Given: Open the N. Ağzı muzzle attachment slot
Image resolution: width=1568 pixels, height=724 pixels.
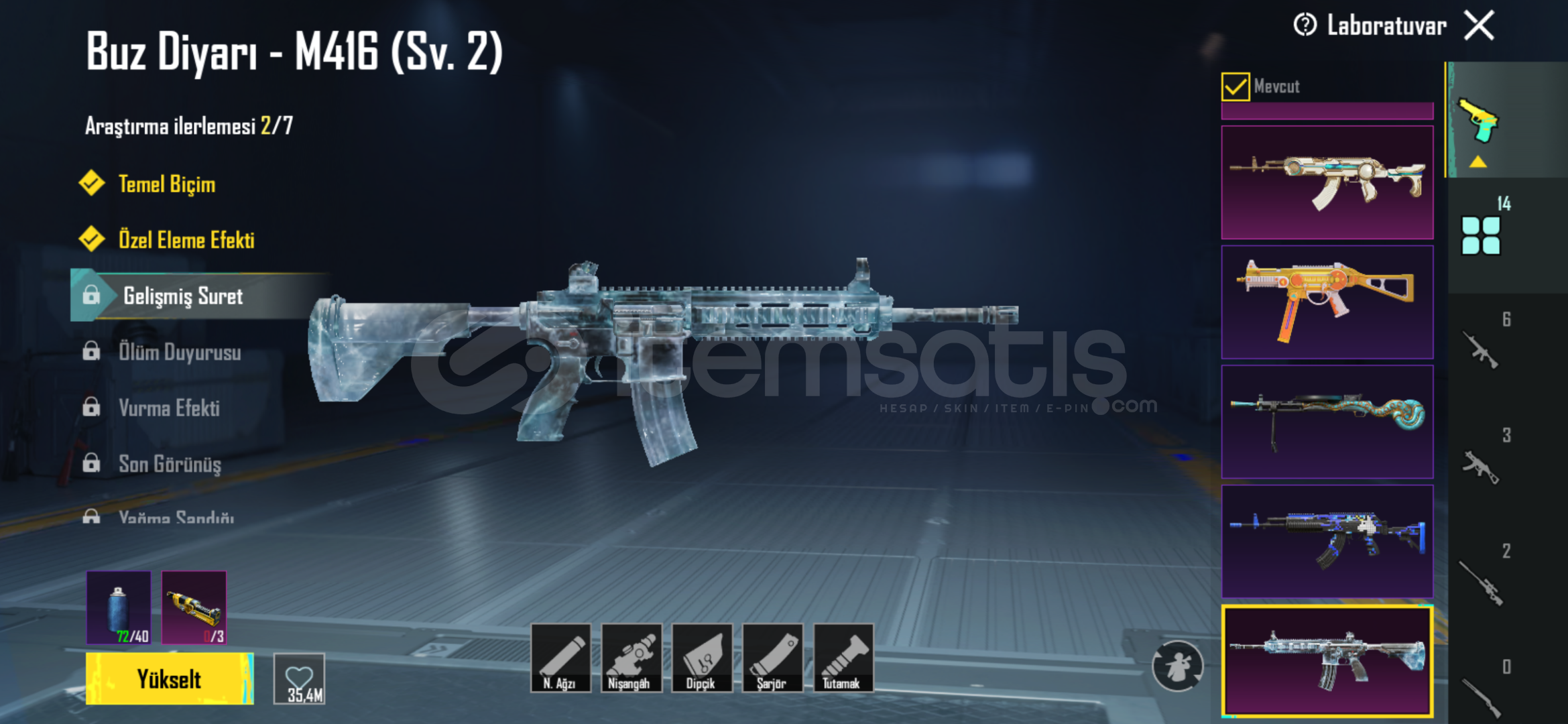Looking at the screenshot, I should tap(563, 659).
